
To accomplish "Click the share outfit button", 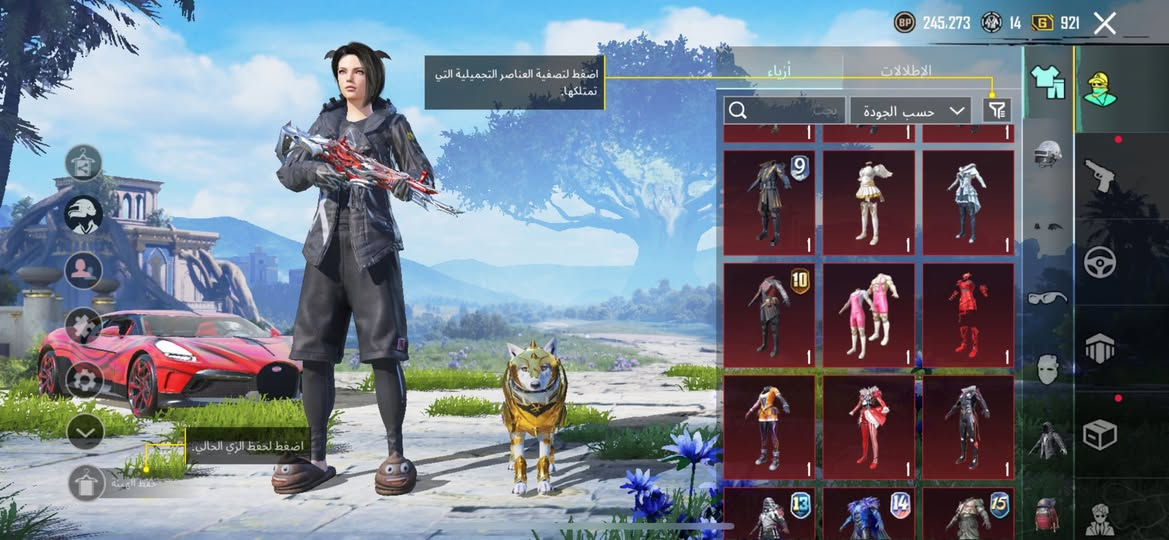I will 84,162.
